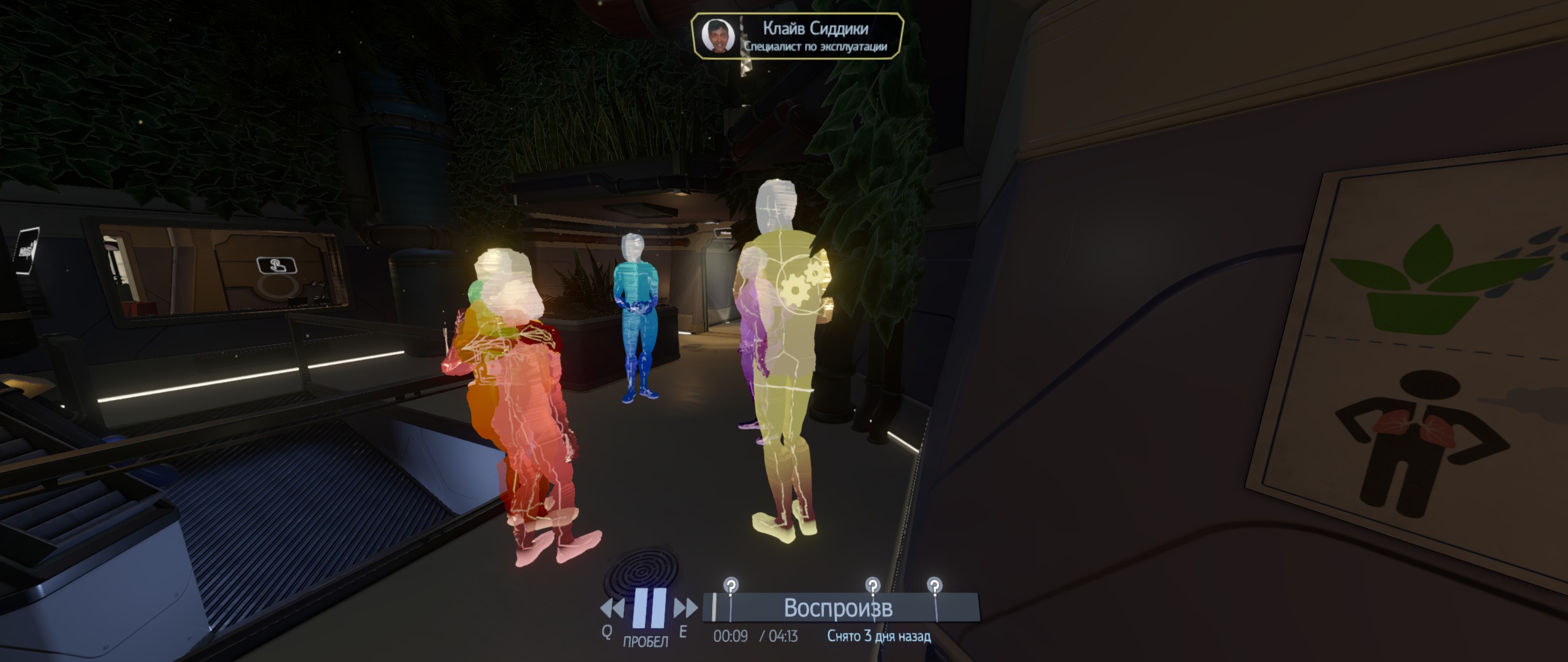Screen dimensions: 1568x662
Task: Jump to the earliest question-mark timeline marker
Action: [730, 585]
